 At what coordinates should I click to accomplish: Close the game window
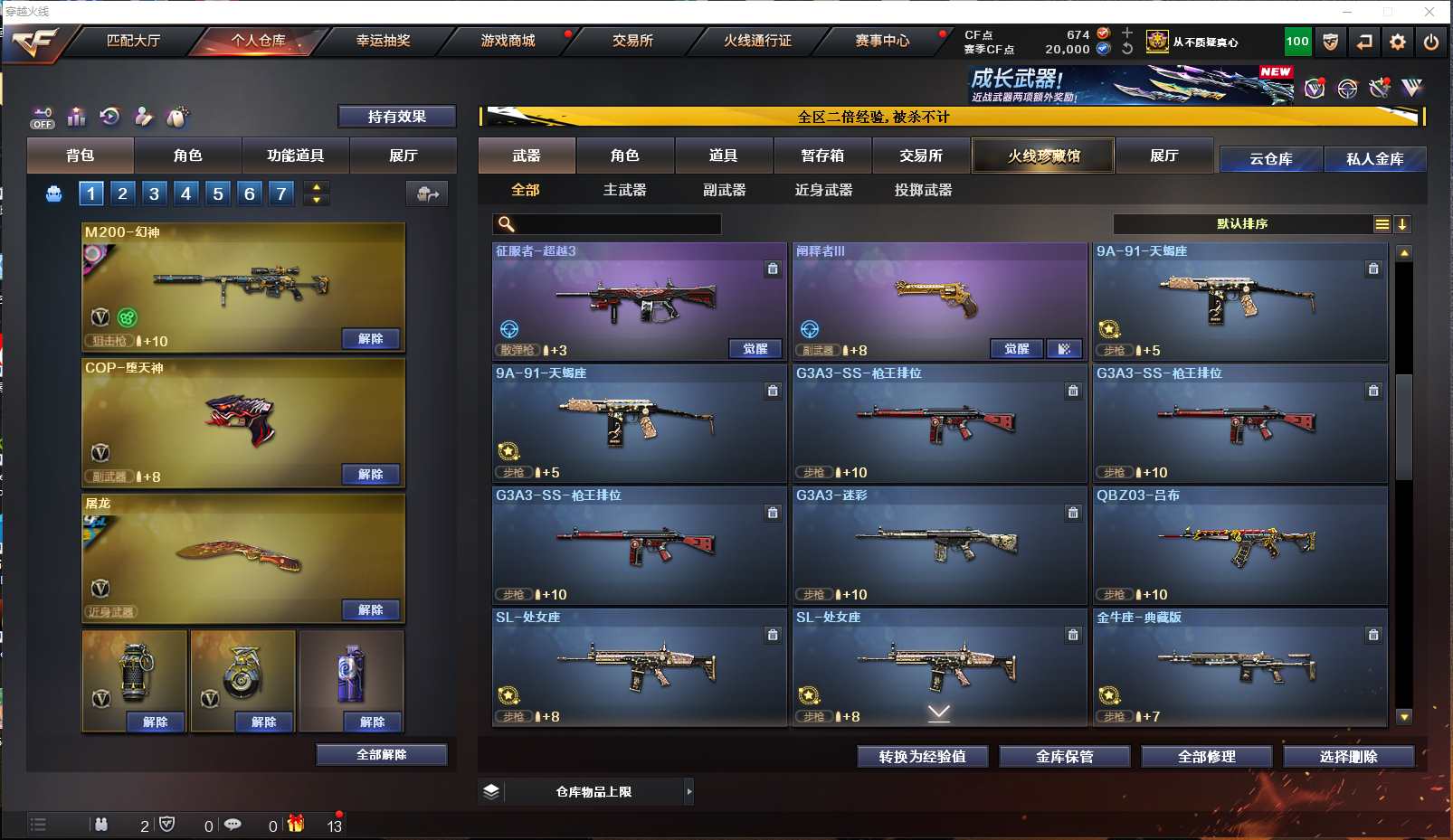click(1429, 12)
